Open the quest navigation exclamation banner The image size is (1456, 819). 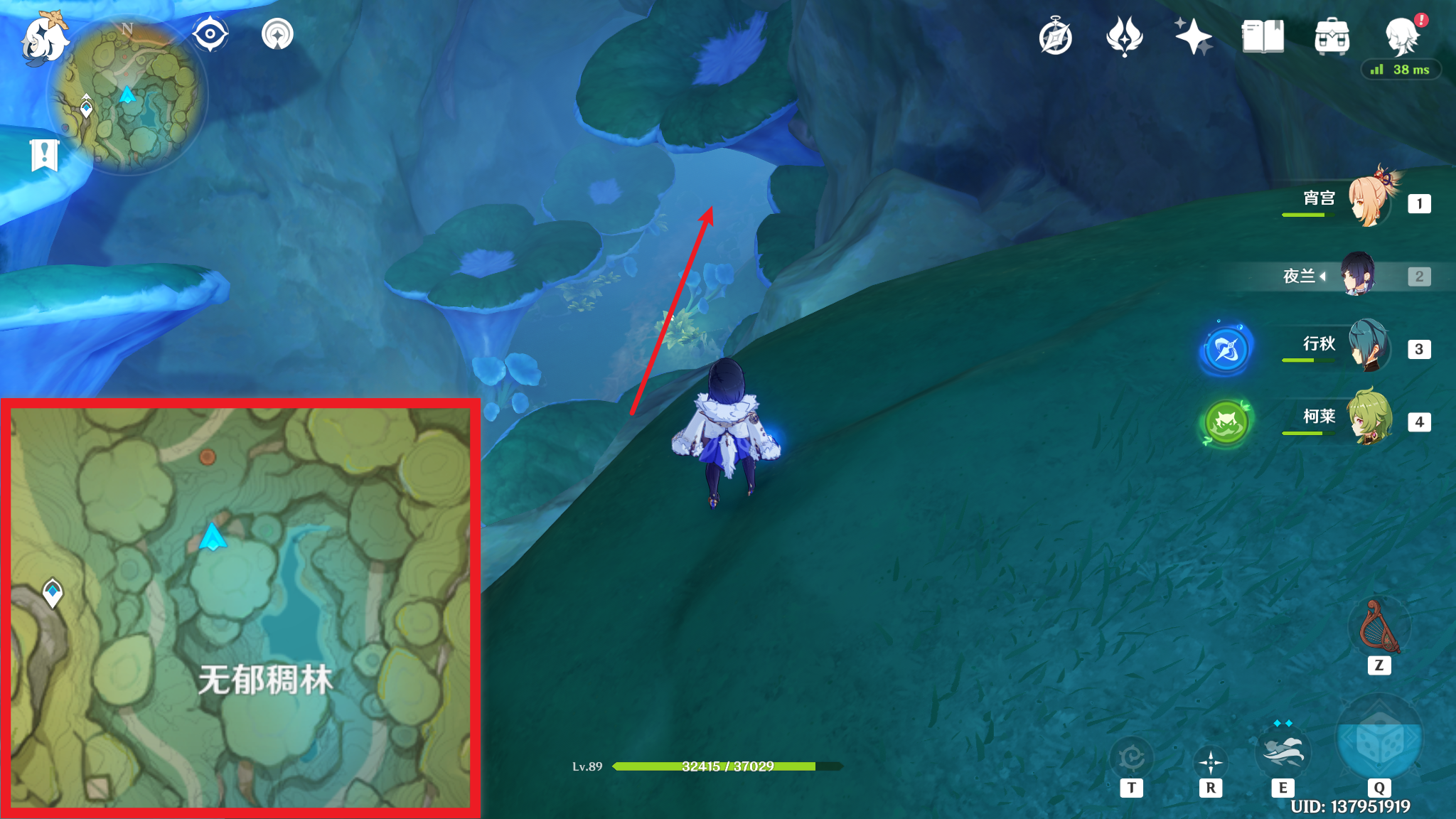[44, 154]
